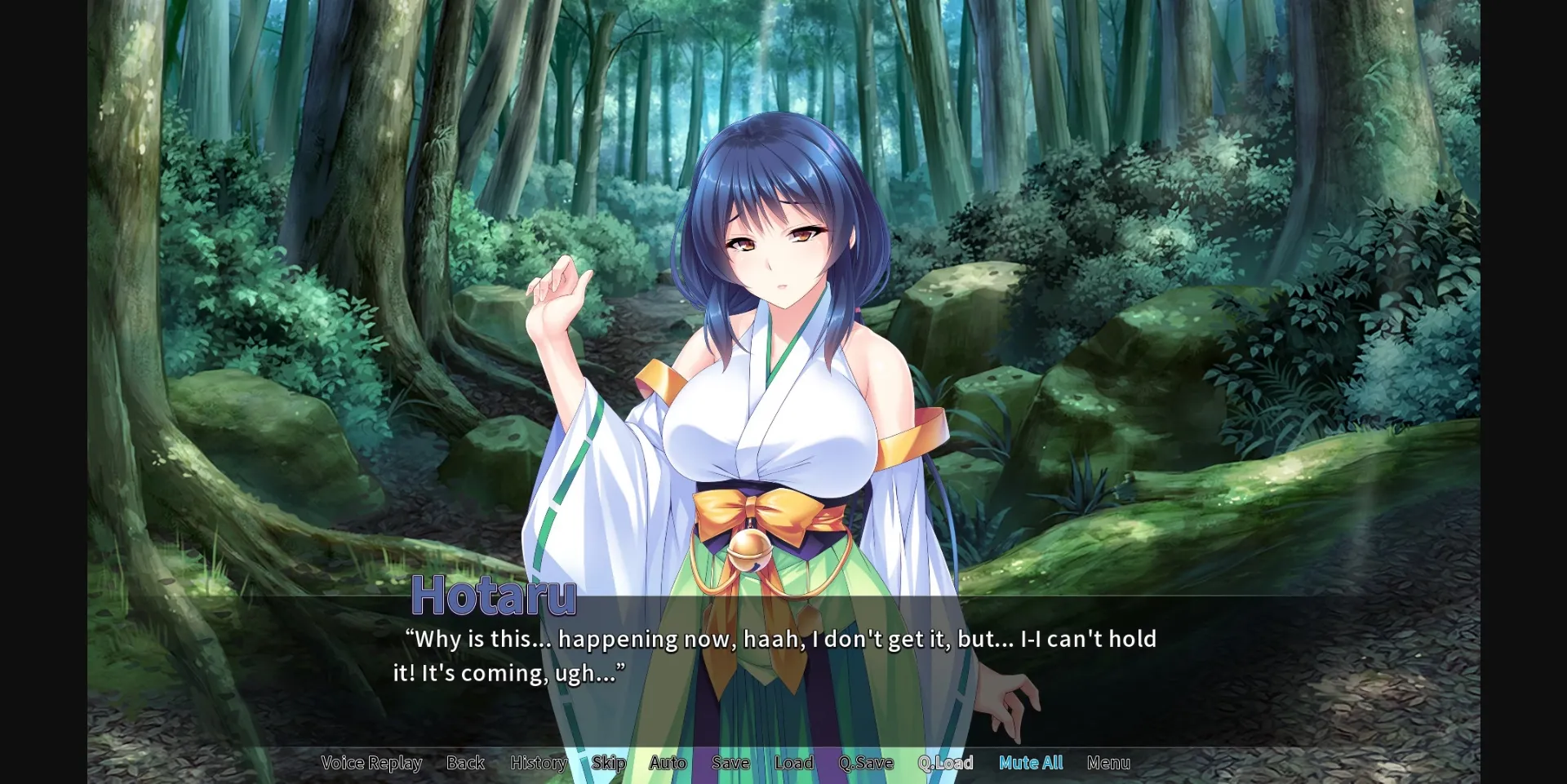Open the Load screen
This screenshot has height=784, width=1567.
point(792,763)
